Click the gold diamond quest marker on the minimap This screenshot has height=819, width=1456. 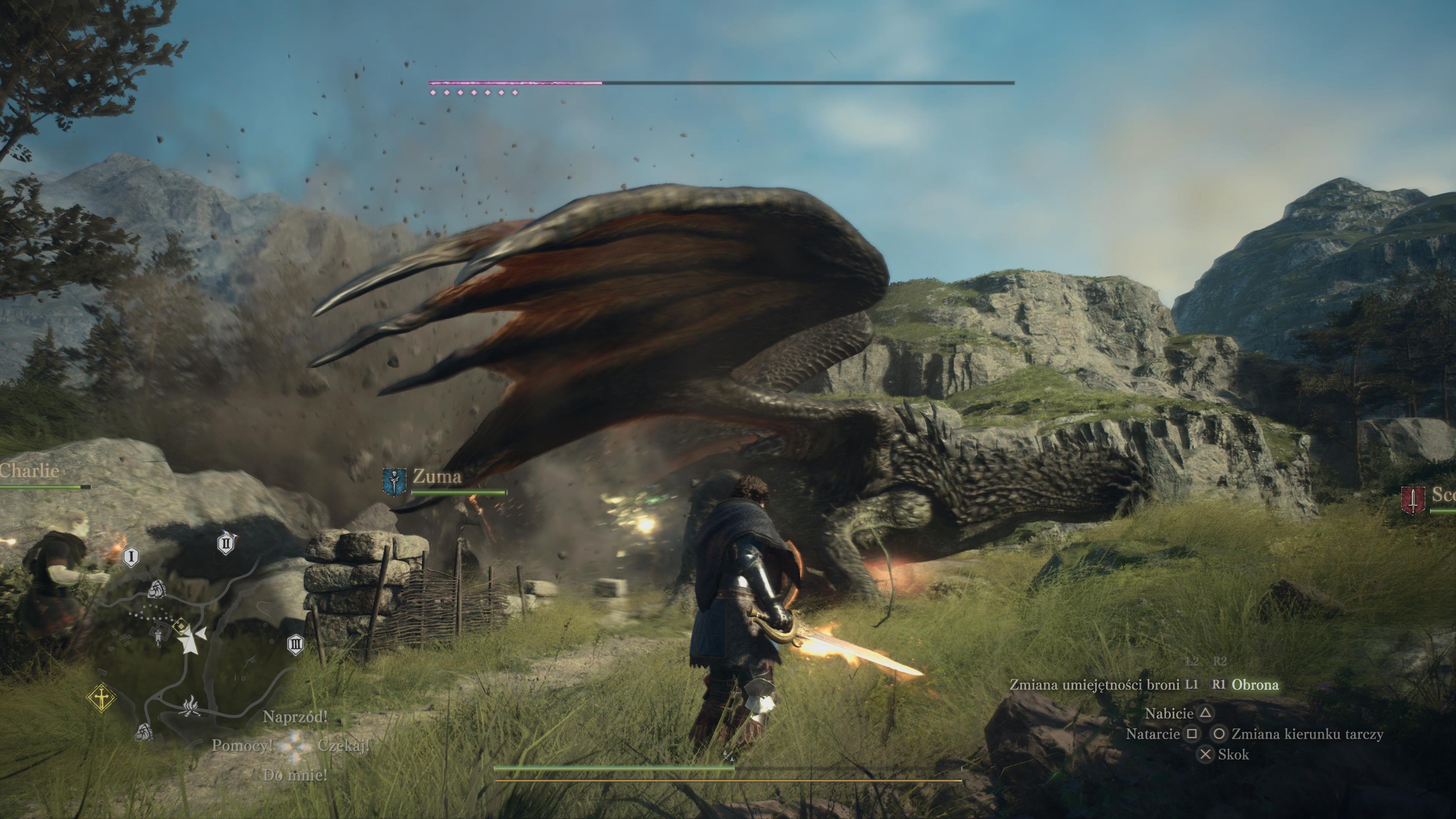pyautogui.click(x=181, y=626)
